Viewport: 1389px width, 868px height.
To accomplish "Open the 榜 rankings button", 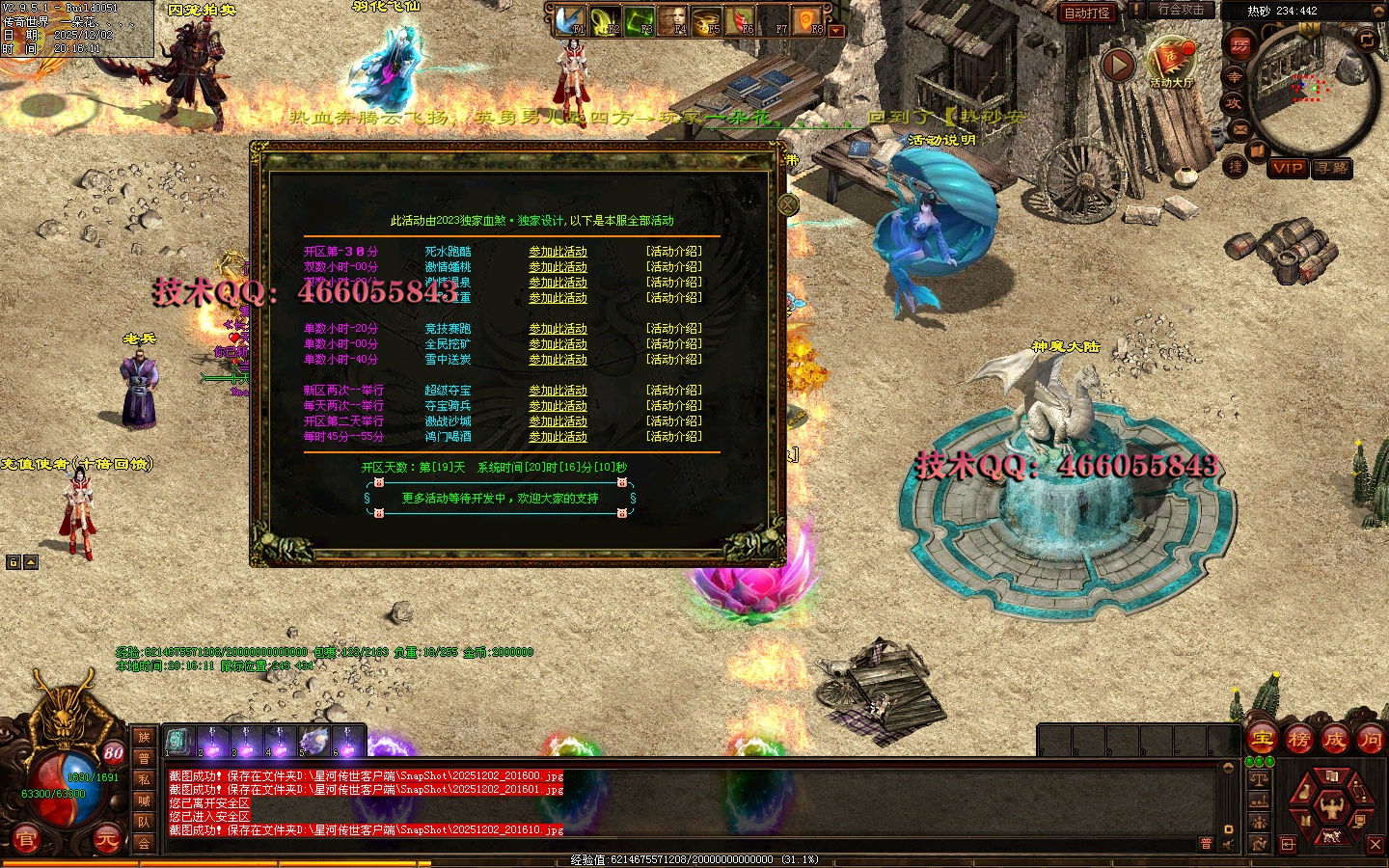I will pos(1298,740).
